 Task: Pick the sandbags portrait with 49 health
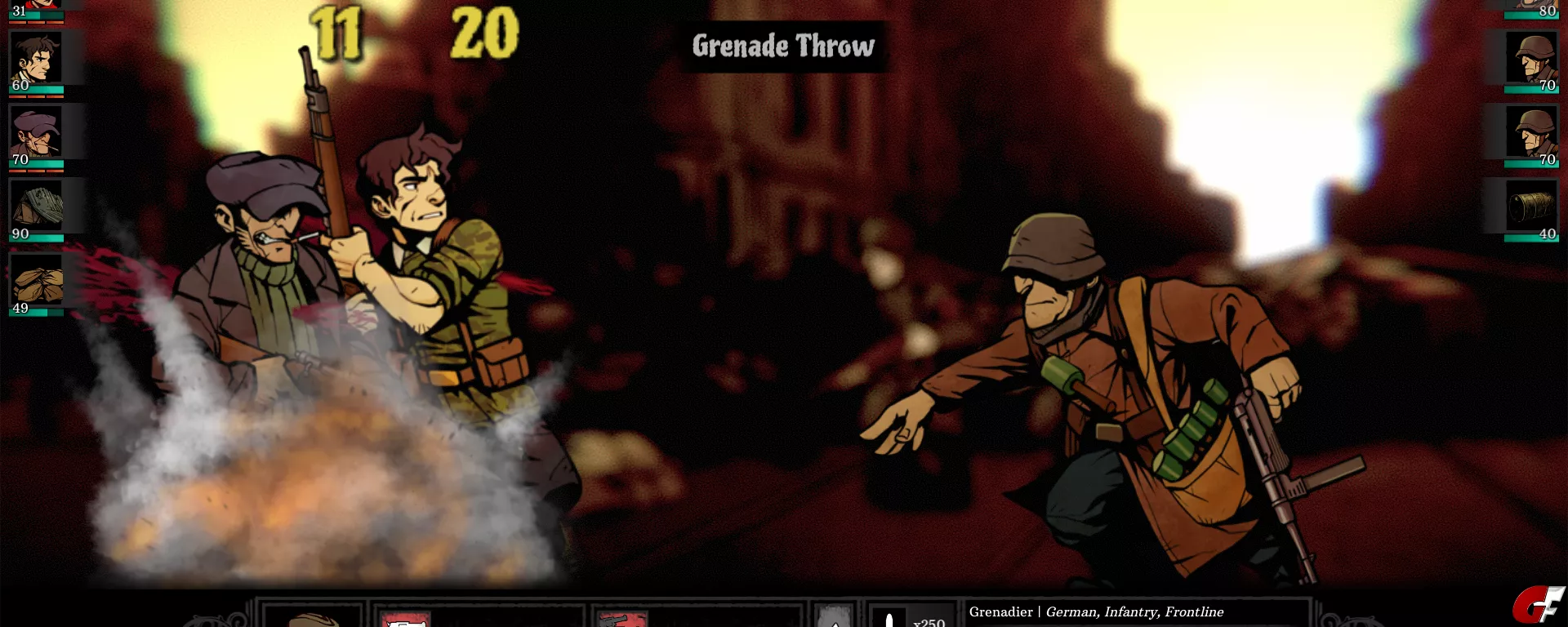[x=37, y=282]
